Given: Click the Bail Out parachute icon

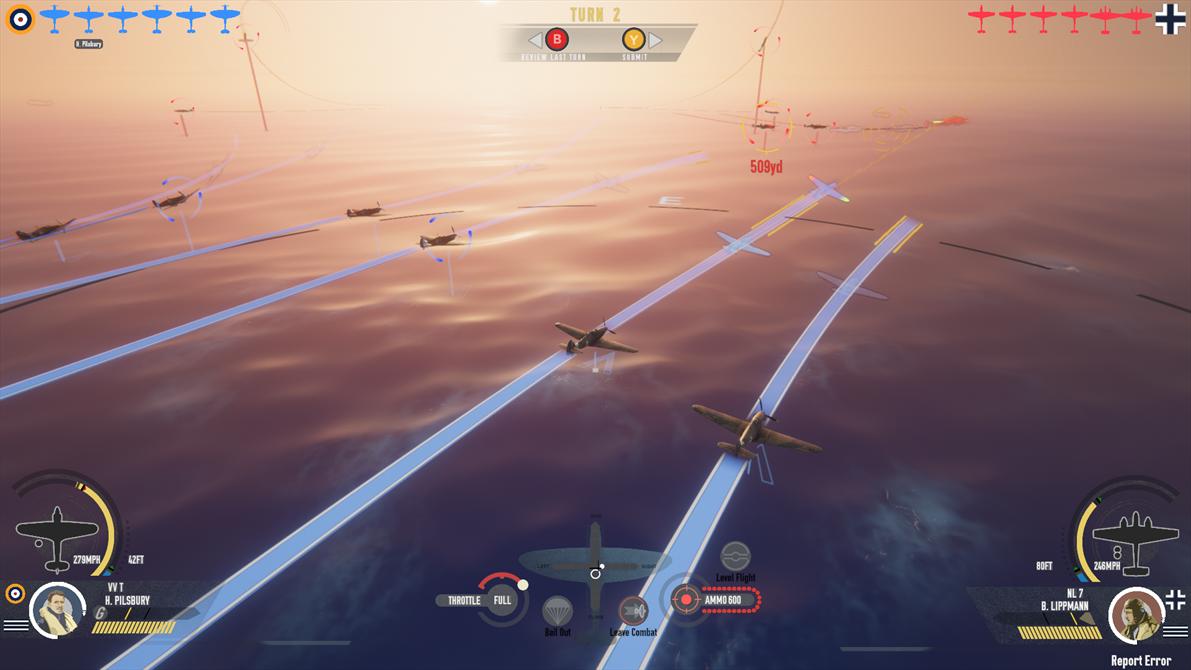Looking at the screenshot, I should click(x=557, y=611).
